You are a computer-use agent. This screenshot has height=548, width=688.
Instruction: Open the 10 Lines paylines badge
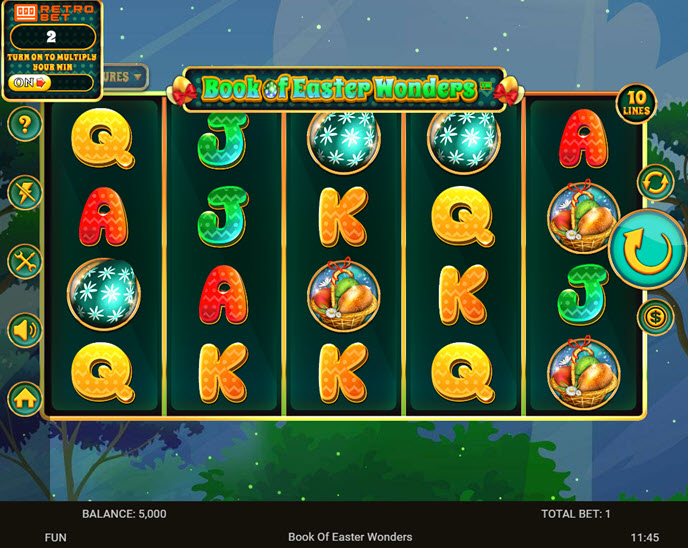pos(635,104)
